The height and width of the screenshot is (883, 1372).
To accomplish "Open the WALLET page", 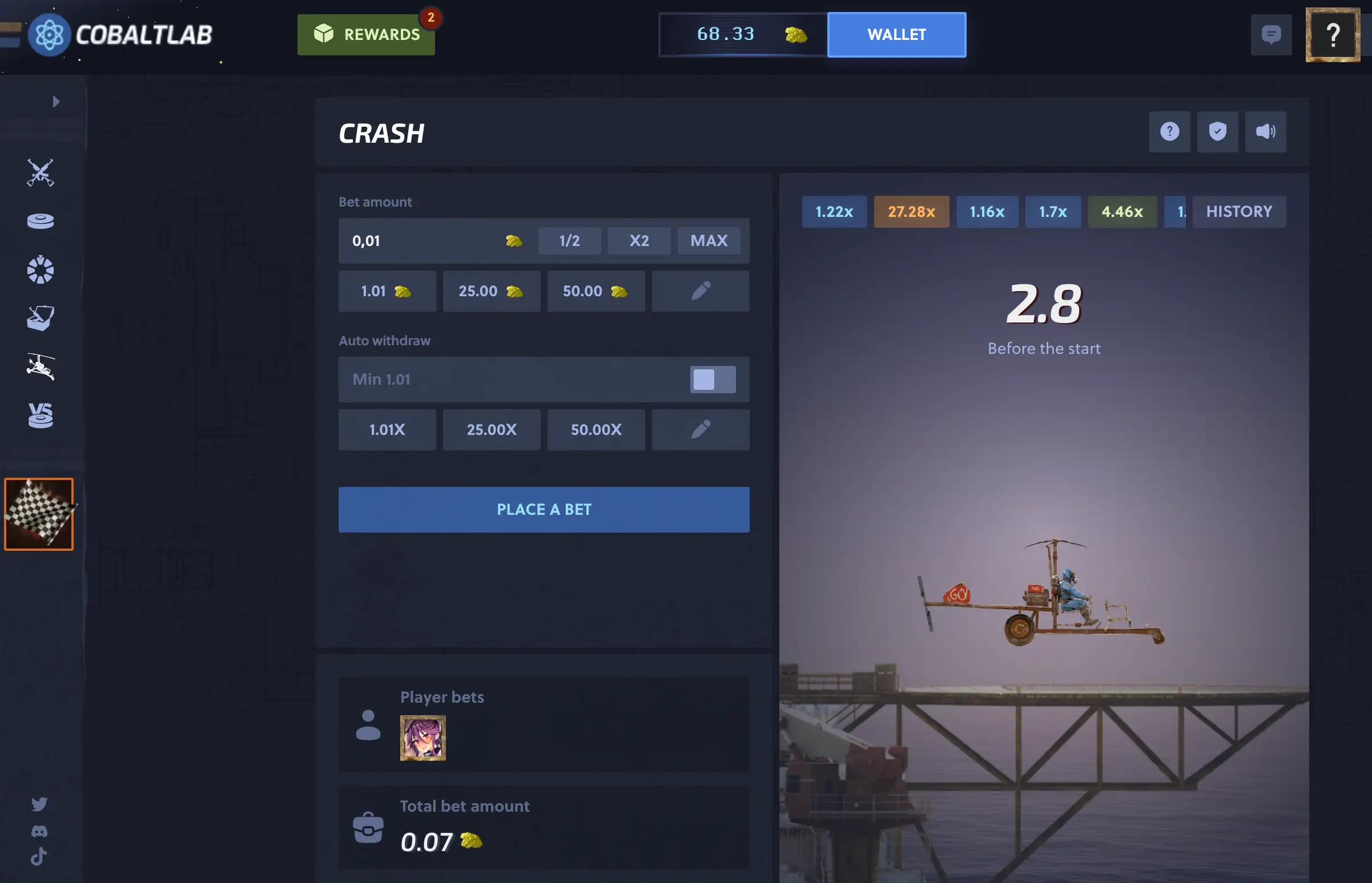I will pyautogui.click(x=896, y=34).
